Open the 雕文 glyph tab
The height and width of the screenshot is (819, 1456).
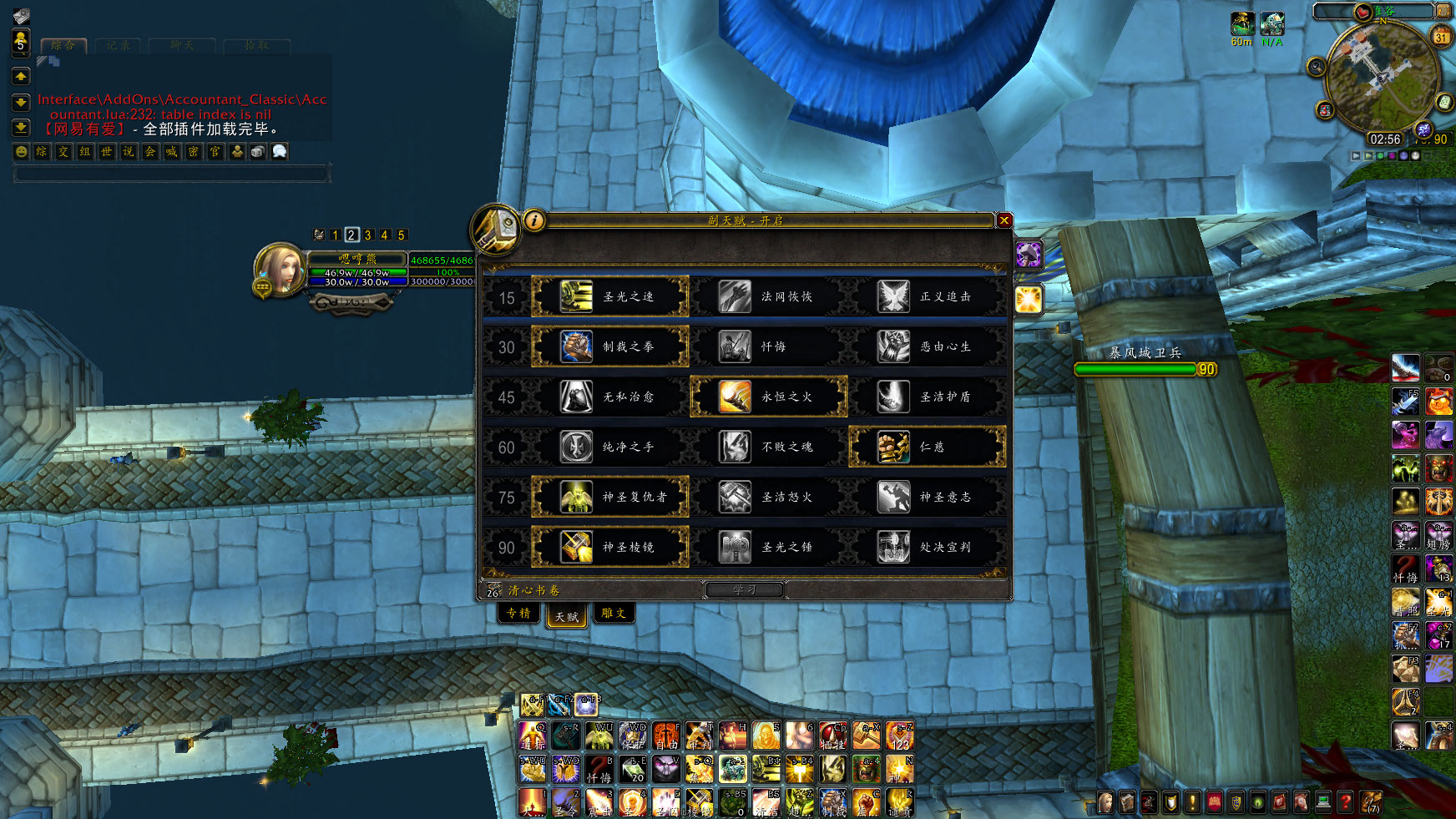click(614, 614)
